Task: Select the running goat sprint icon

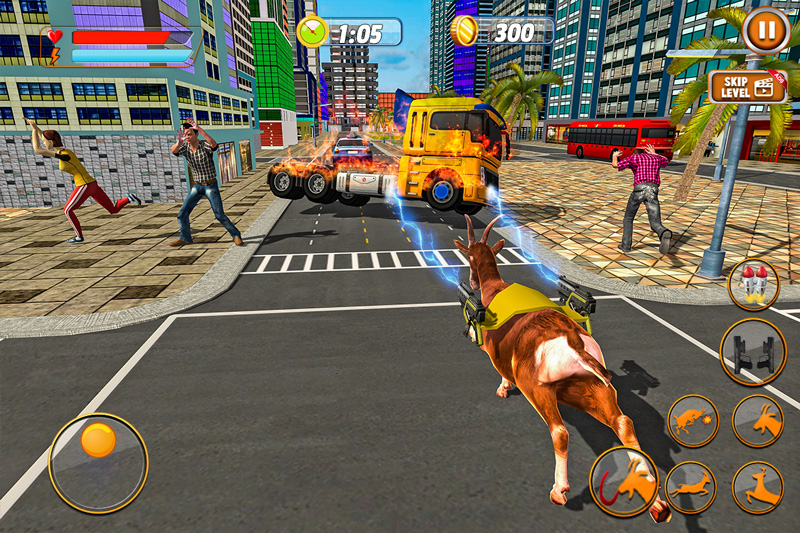Action: pyautogui.click(x=690, y=487)
